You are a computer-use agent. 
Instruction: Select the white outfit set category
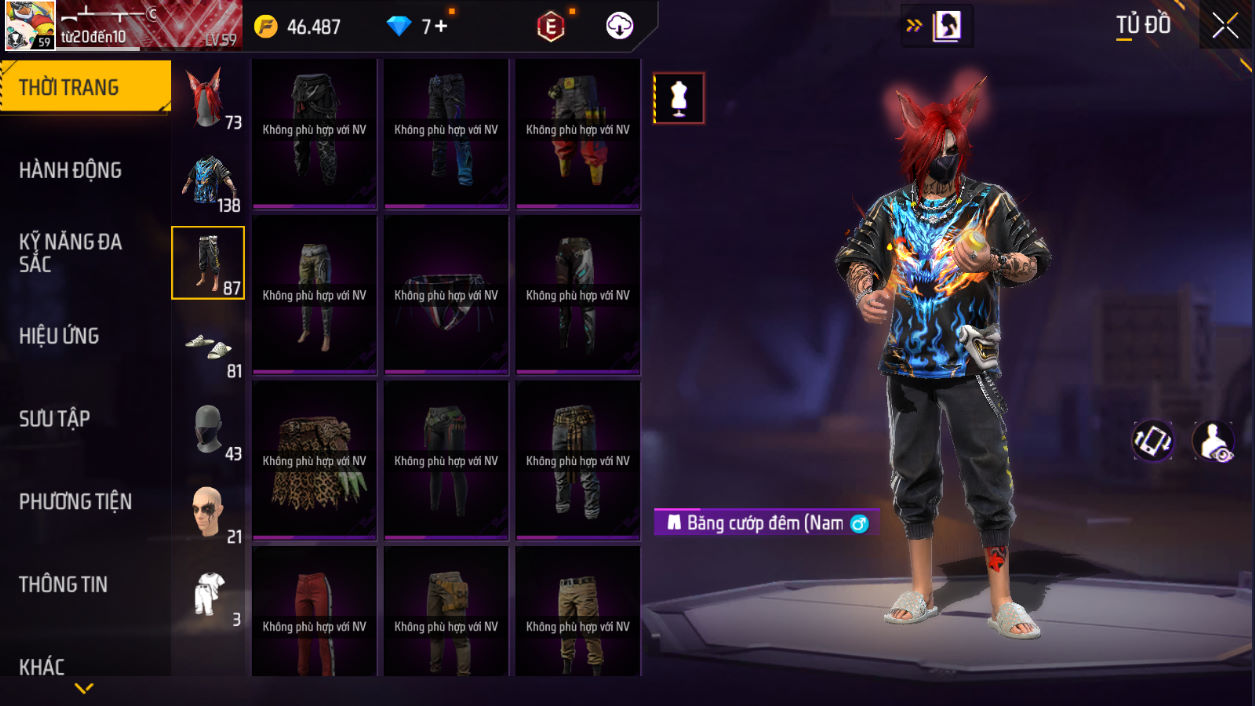pyautogui.click(x=208, y=594)
